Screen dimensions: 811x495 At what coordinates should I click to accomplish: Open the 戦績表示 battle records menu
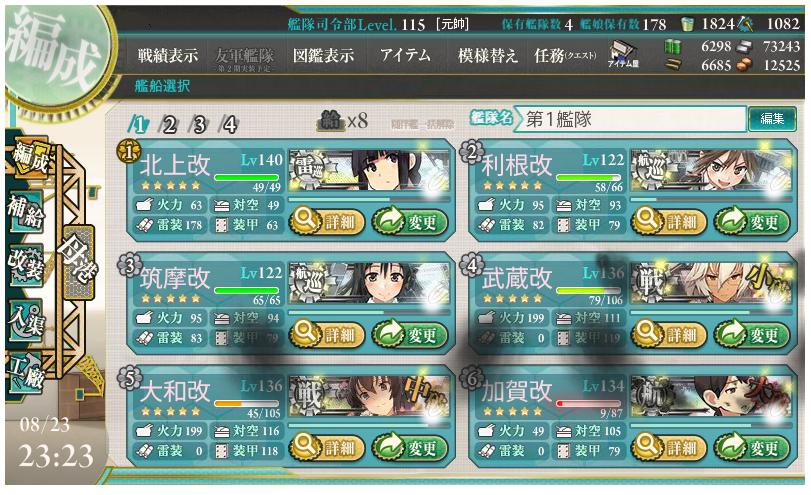pyautogui.click(x=168, y=57)
